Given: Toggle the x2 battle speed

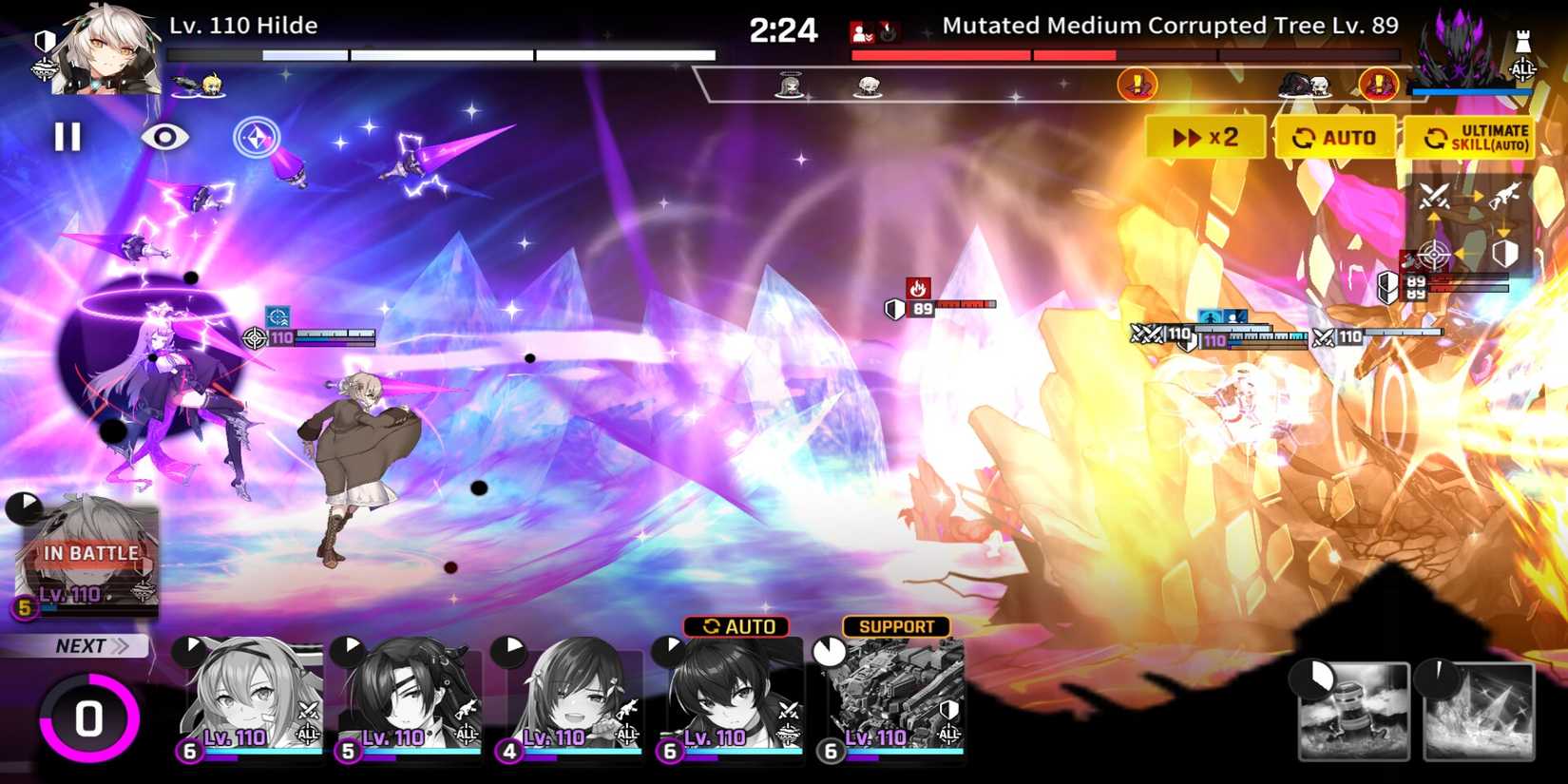Looking at the screenshot, I should (1207, 137).
